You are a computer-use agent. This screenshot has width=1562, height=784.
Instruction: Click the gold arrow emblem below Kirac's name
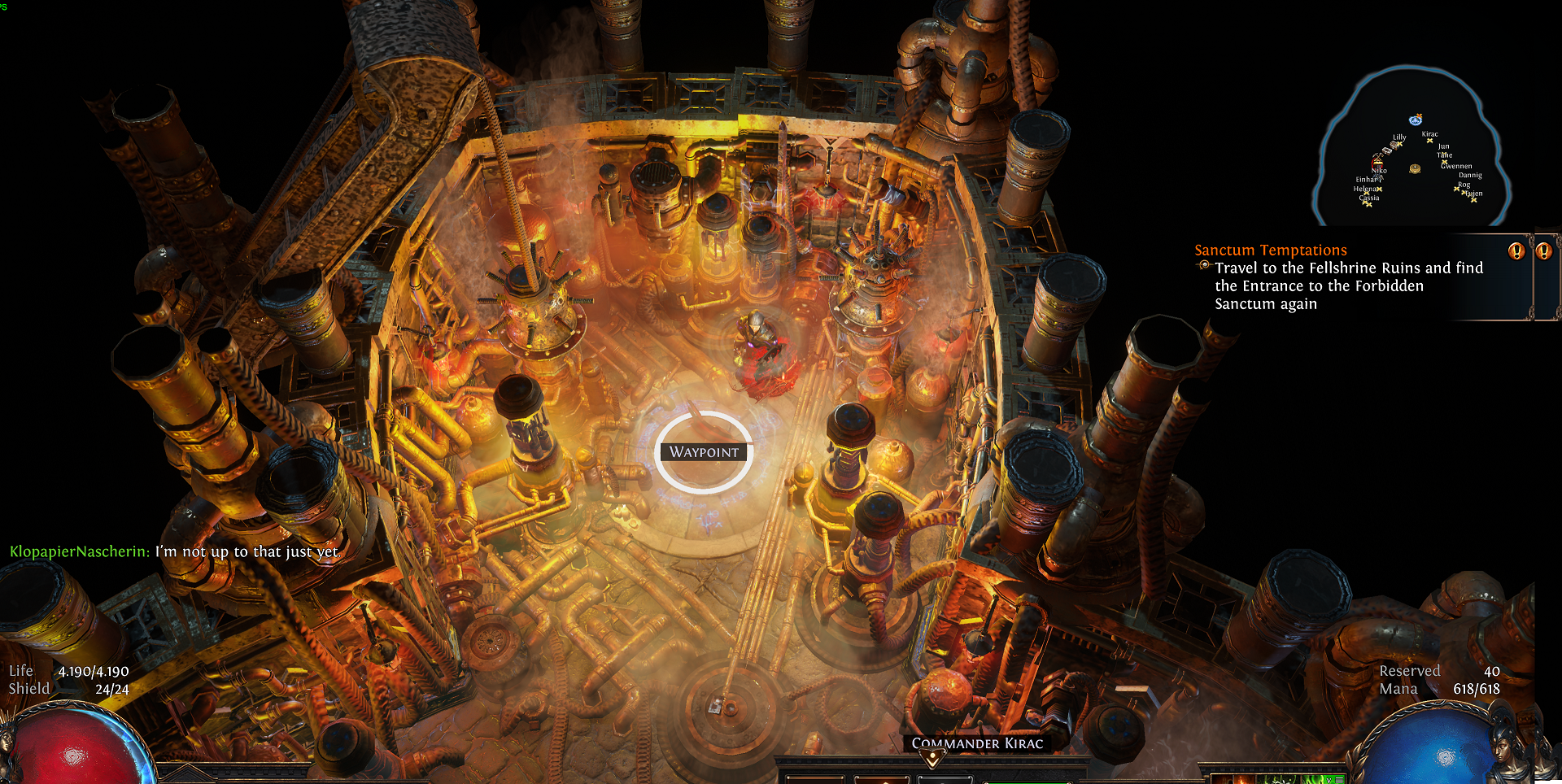(933, 760)
